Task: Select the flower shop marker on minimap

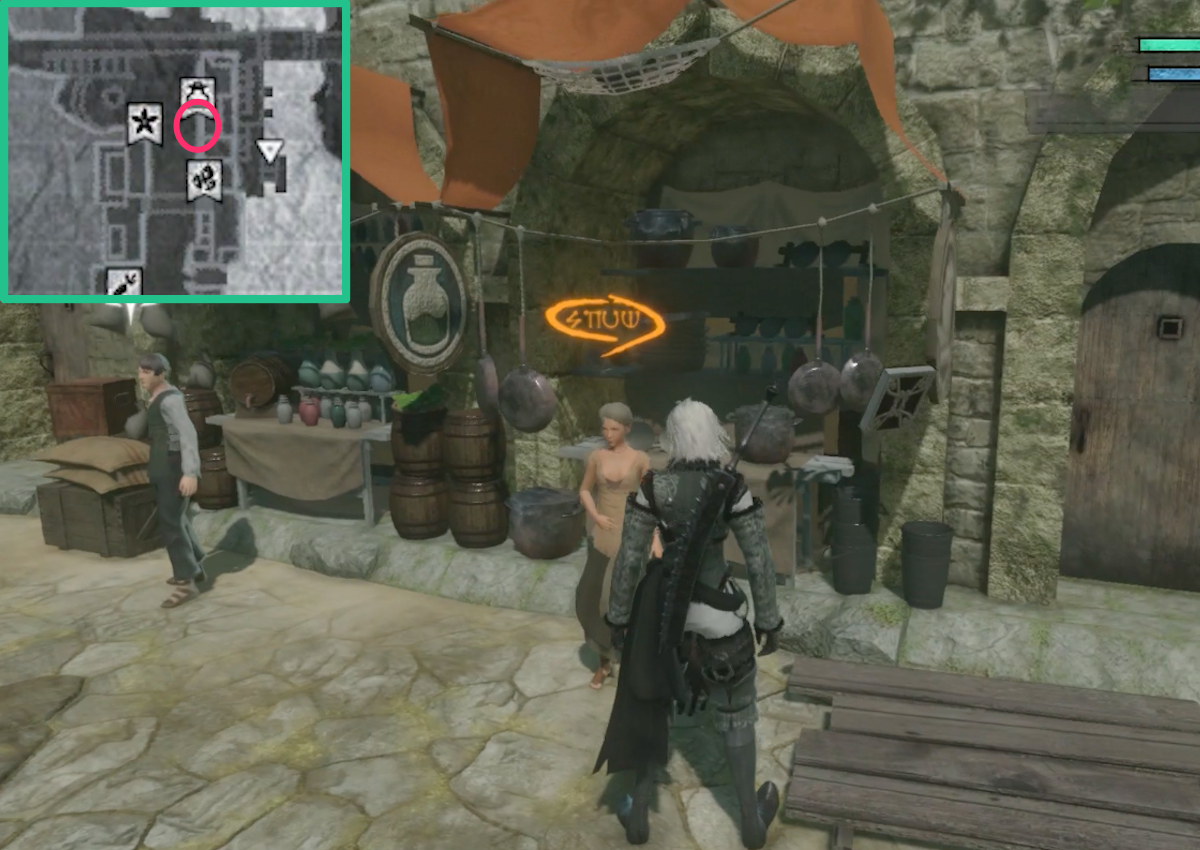Action: (145, 123)
